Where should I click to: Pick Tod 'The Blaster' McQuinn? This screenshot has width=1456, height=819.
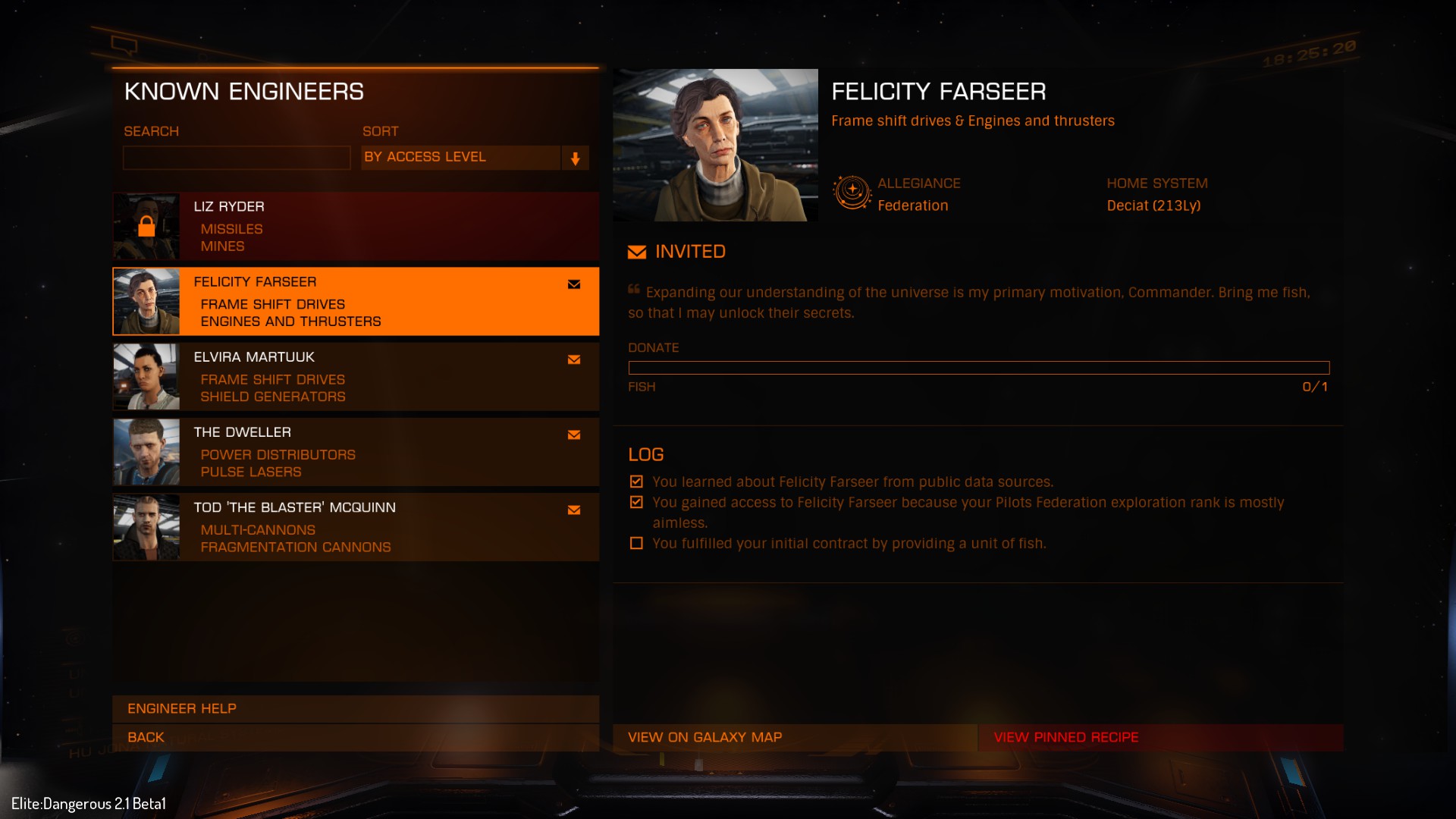(x=356, y=527)
